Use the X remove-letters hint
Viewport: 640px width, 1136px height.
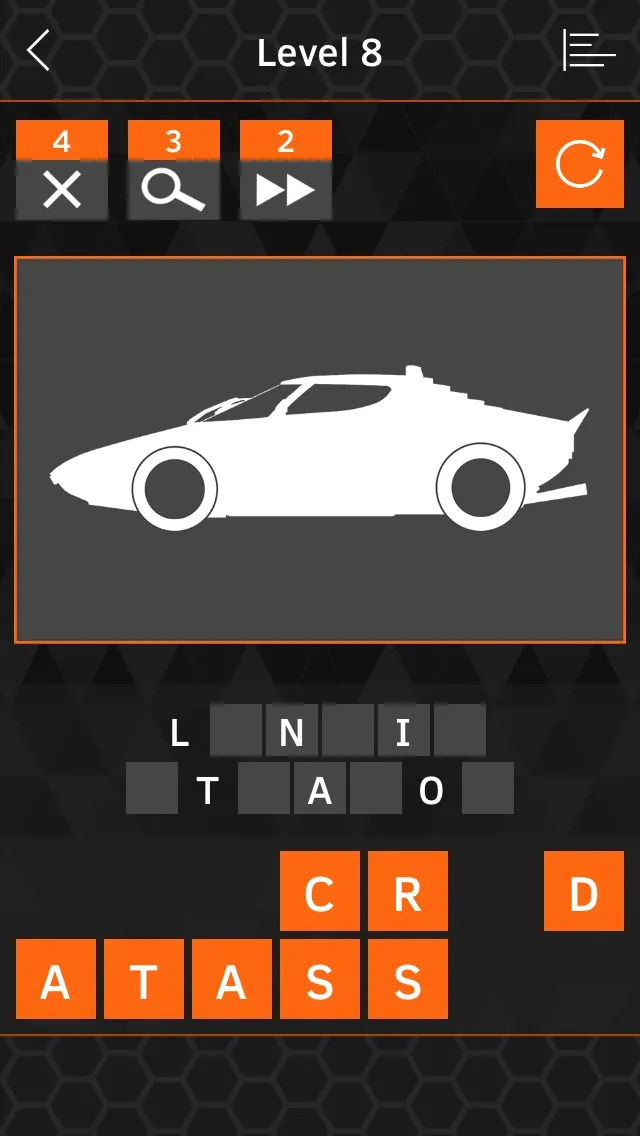click(62, 171)
